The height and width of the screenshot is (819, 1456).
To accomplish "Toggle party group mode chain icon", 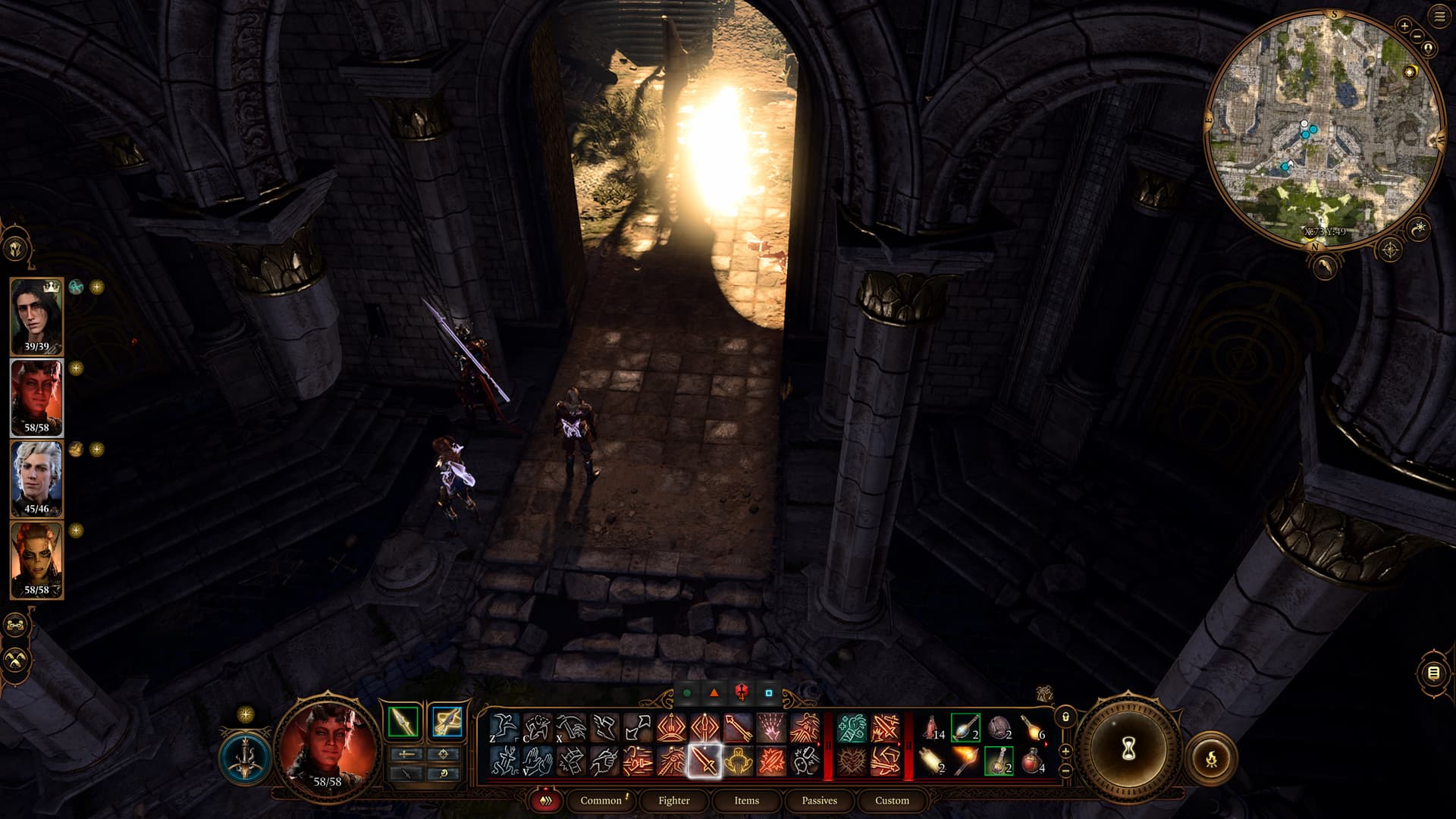I will click(x=16, y=626).
